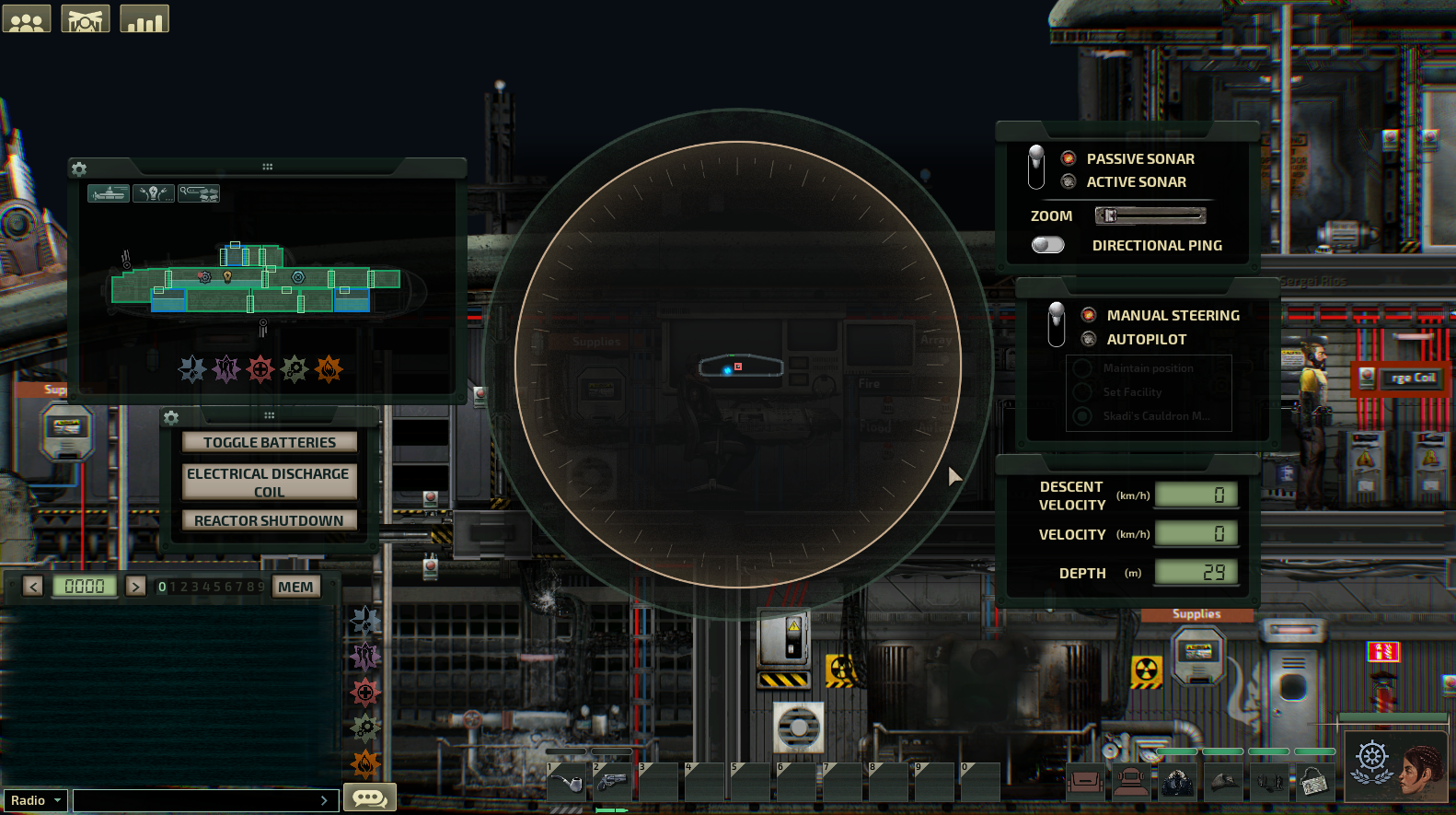1456x815 pixels.
Task: Click the MEM button on the terminal
Action: (295, 587)
